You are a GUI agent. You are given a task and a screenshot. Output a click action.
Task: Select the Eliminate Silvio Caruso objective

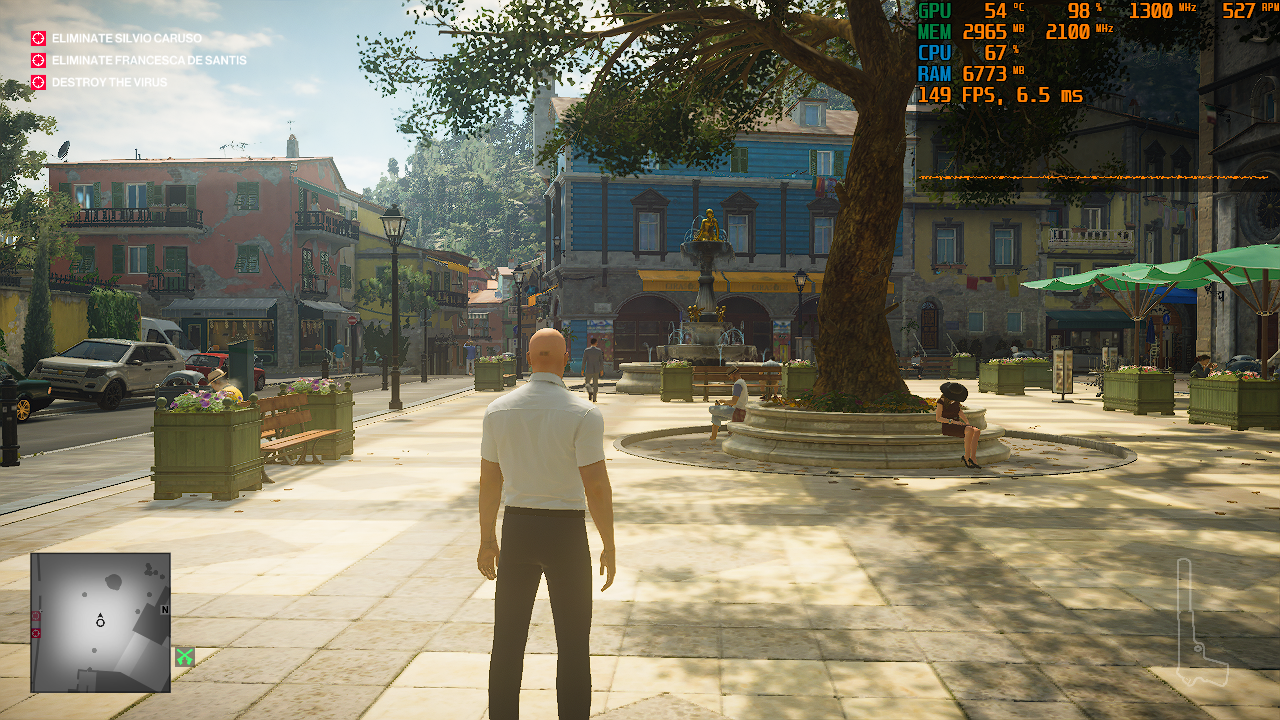pyautogui.click(x=126, y=39)
